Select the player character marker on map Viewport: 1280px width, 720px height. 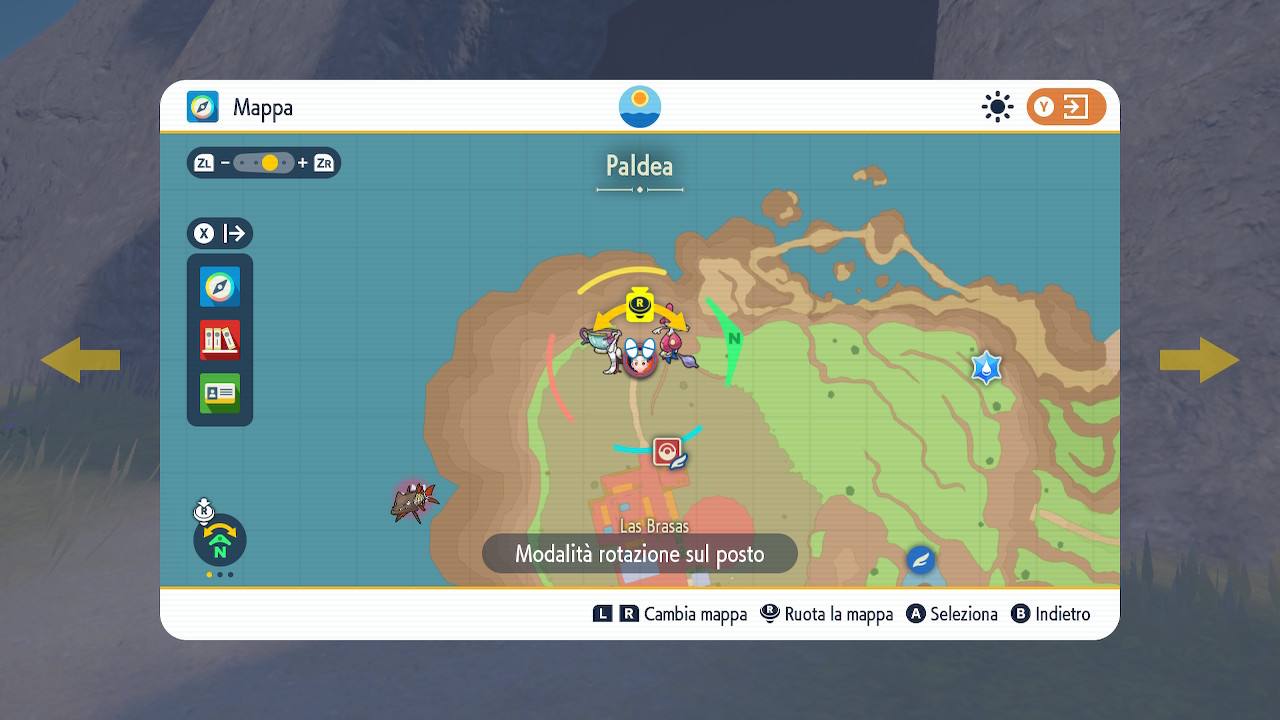pos(639,357)
